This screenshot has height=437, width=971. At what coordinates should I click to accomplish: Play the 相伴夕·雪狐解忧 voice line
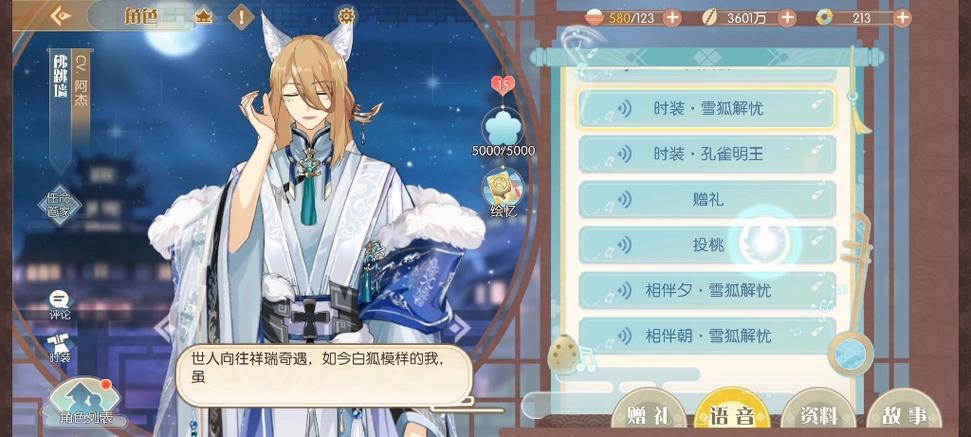(706, 291)
